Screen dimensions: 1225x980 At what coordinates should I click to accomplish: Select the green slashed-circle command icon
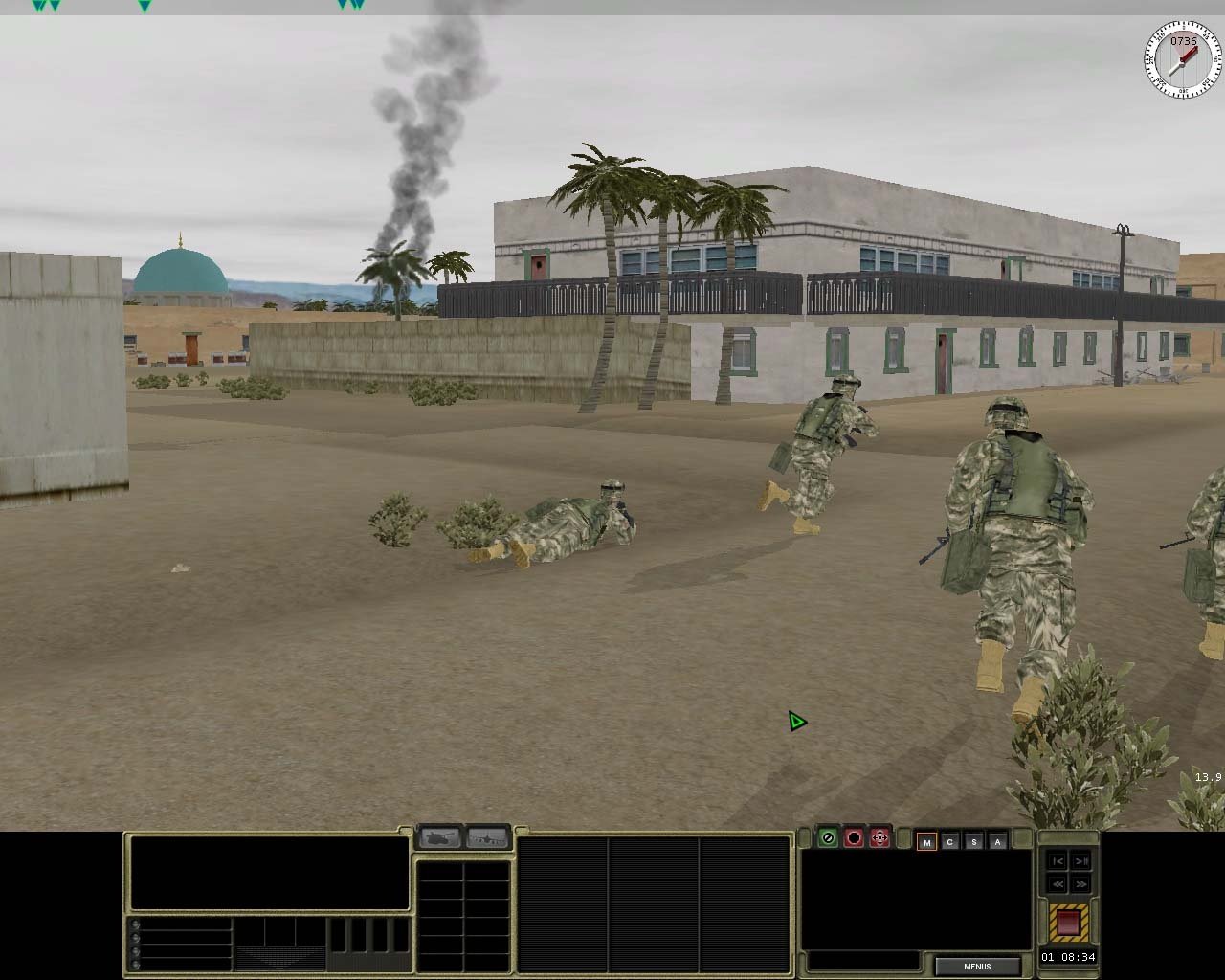829,839
